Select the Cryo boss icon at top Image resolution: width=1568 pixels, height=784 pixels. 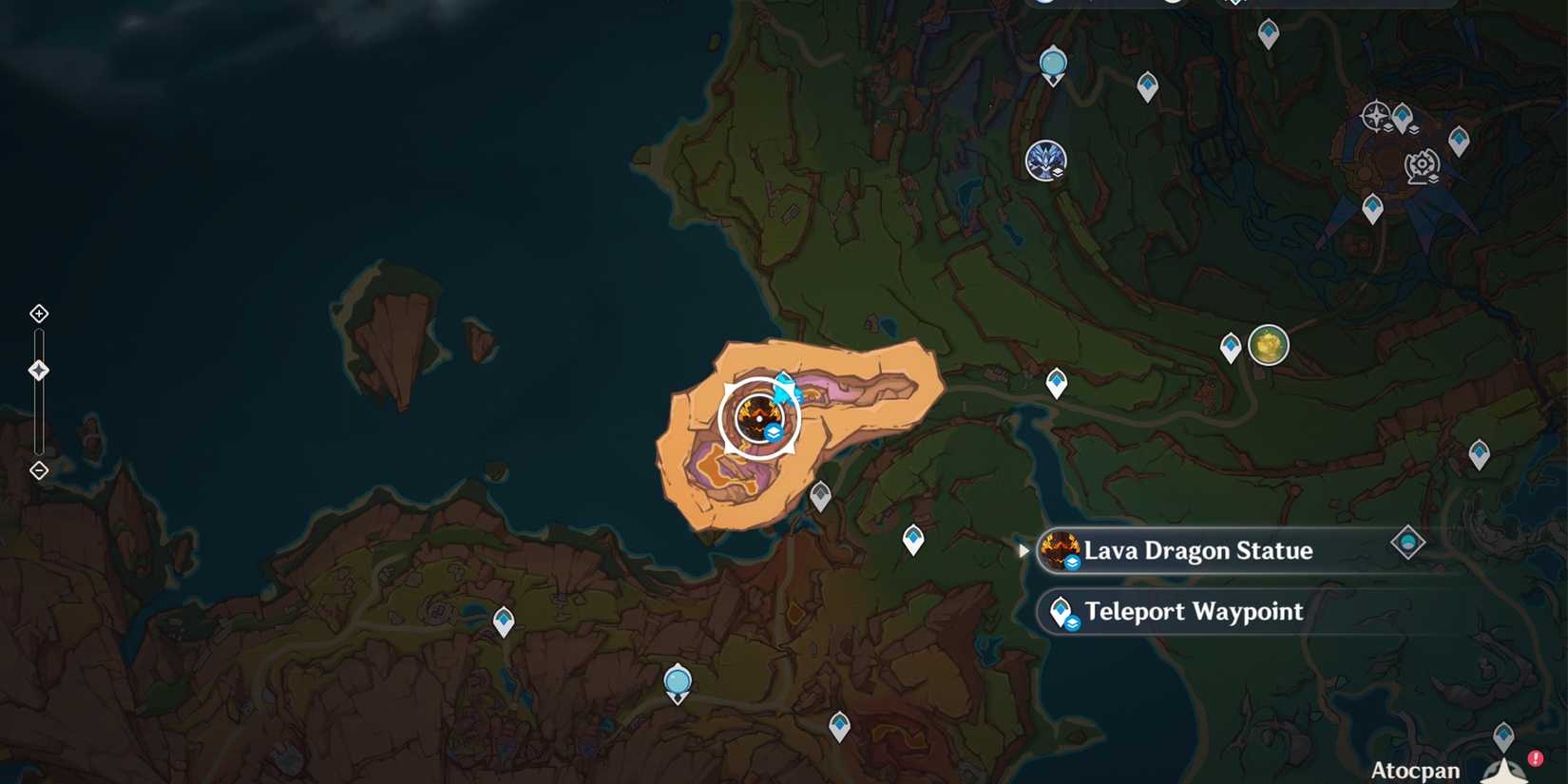point(1046,161)
